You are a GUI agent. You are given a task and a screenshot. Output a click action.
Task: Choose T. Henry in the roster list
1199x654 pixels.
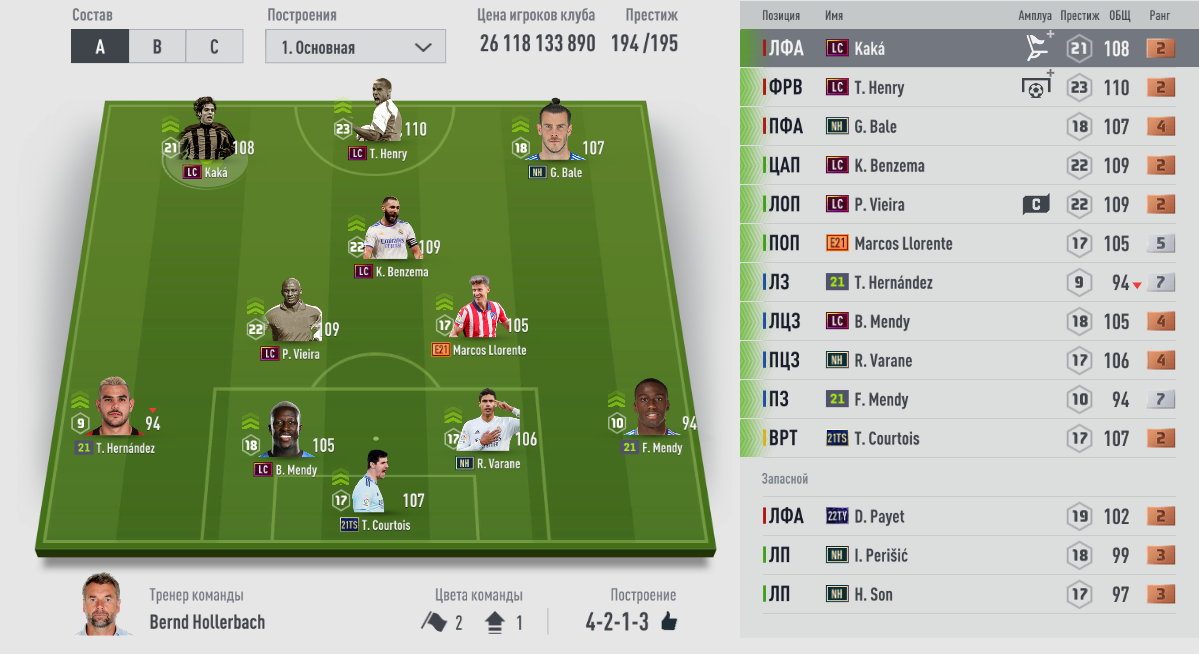[968, 87]
